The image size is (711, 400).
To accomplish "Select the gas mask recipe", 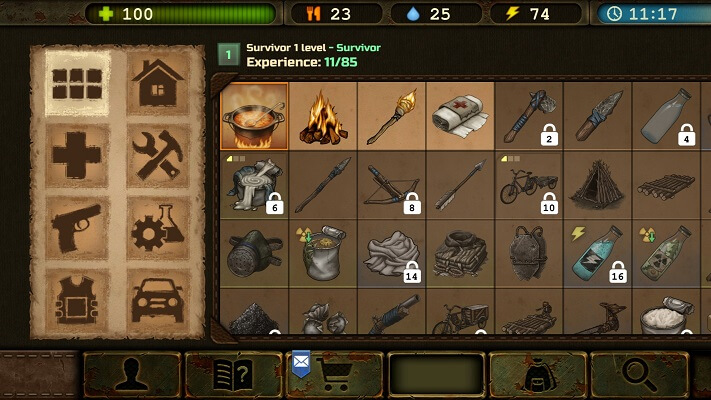I will [254, 252].
